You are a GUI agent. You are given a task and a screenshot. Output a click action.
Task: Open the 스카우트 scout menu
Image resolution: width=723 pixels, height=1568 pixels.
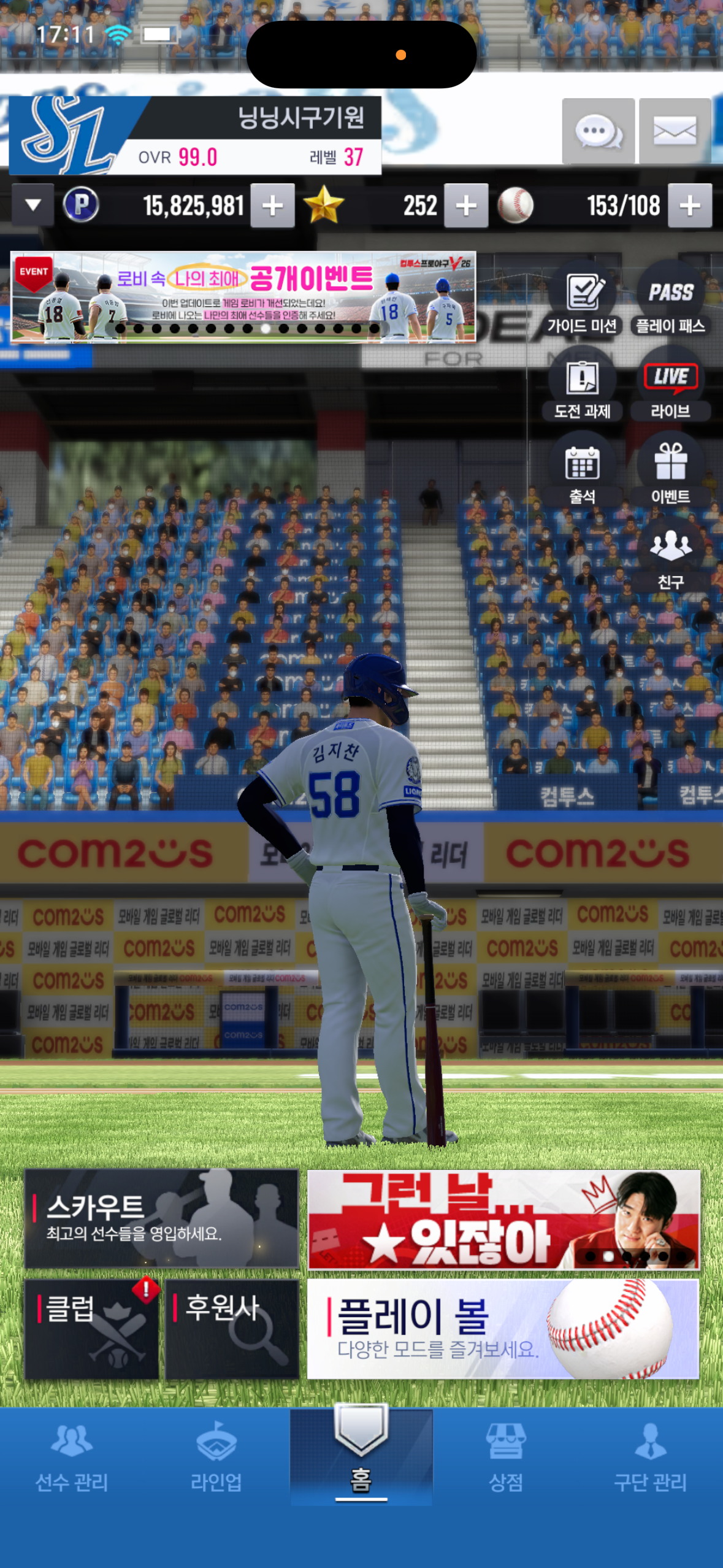[161, 1218]
